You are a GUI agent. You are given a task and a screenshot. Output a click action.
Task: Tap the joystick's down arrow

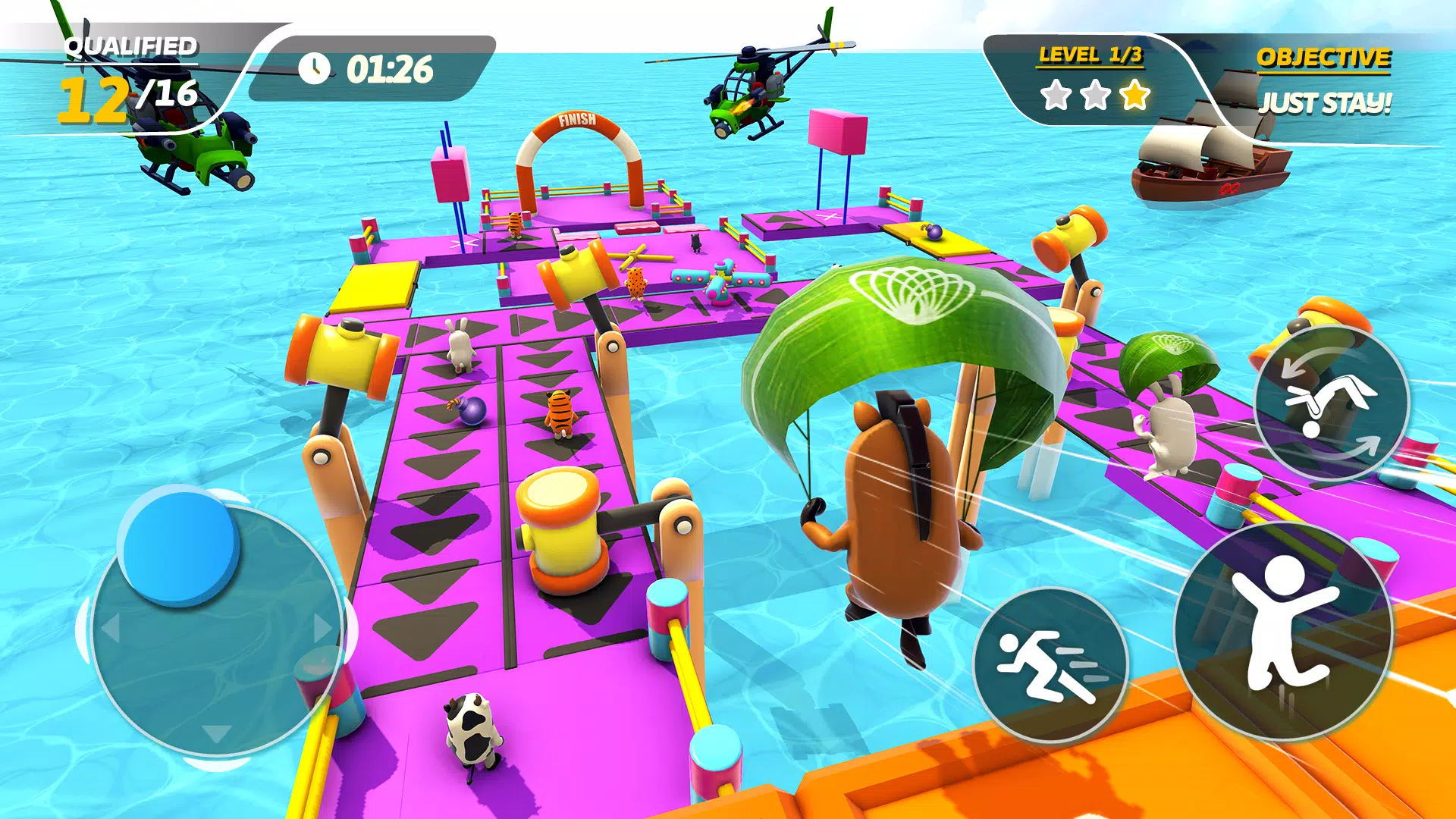point(217,733)
